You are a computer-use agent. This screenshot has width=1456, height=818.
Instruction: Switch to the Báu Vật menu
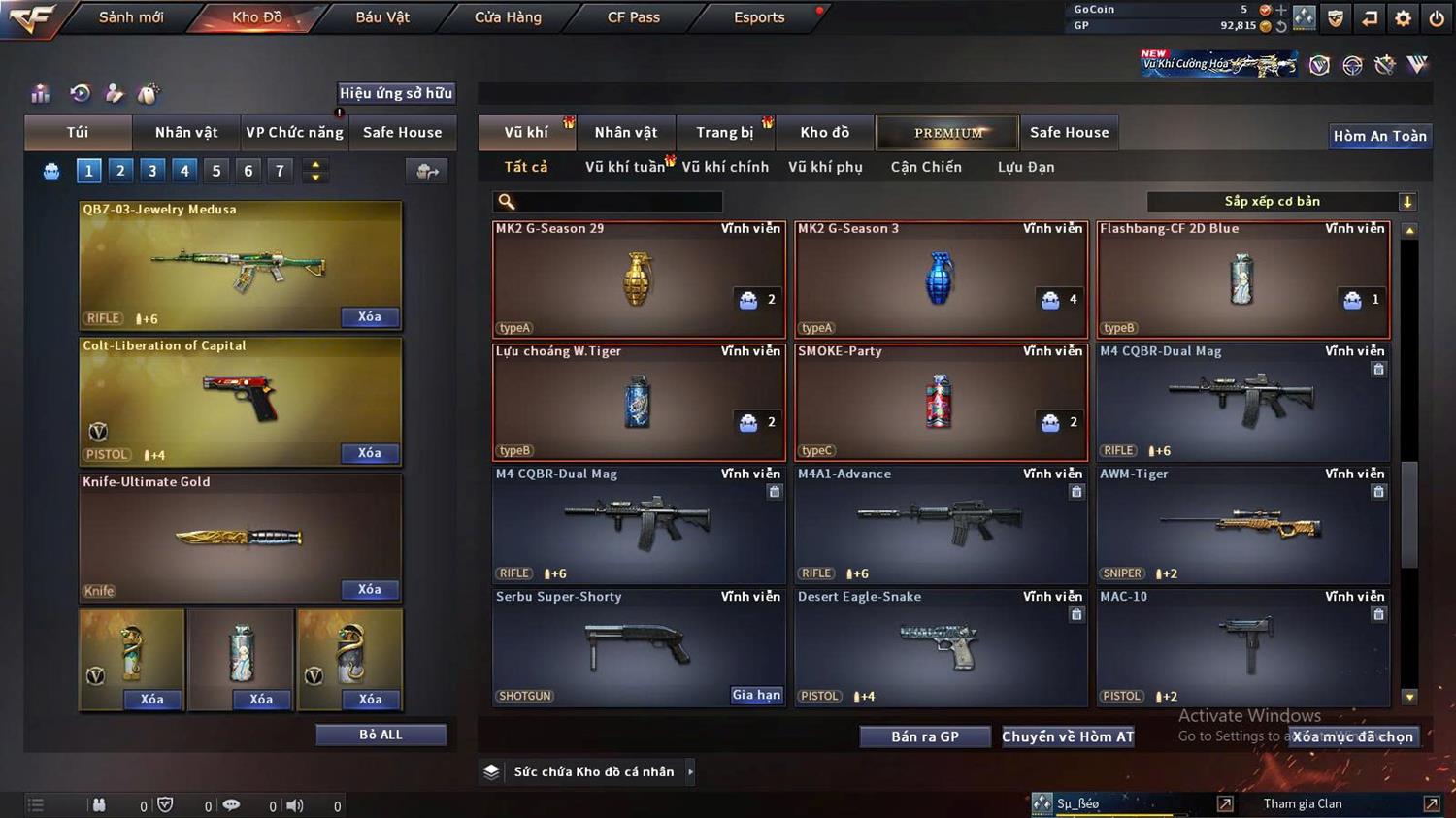(x=382, y=17)
